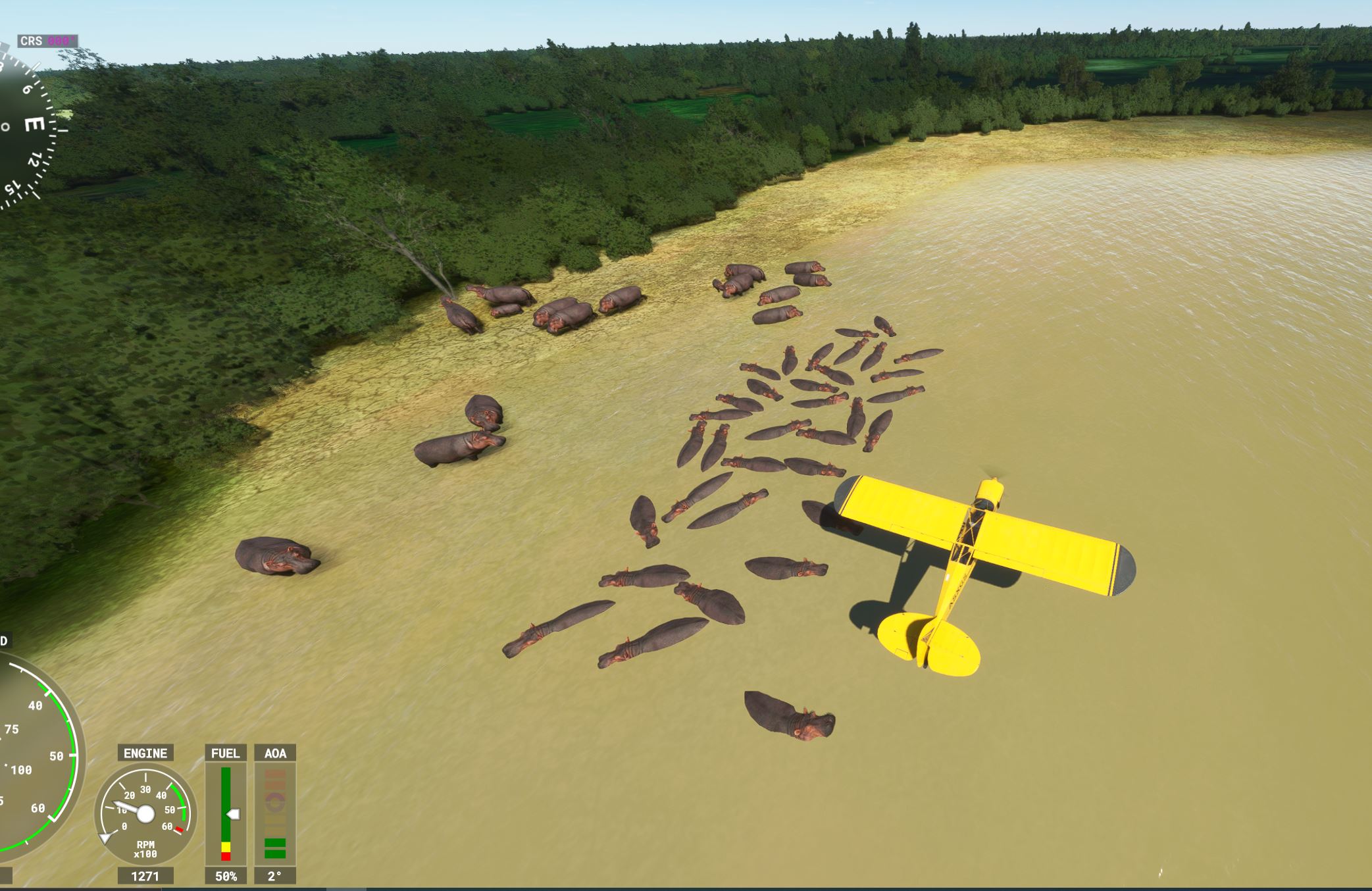Screen dimensions: 1372x891
Task: Click the white fuel level arrow marker
Action: click(x=234, y=814)
